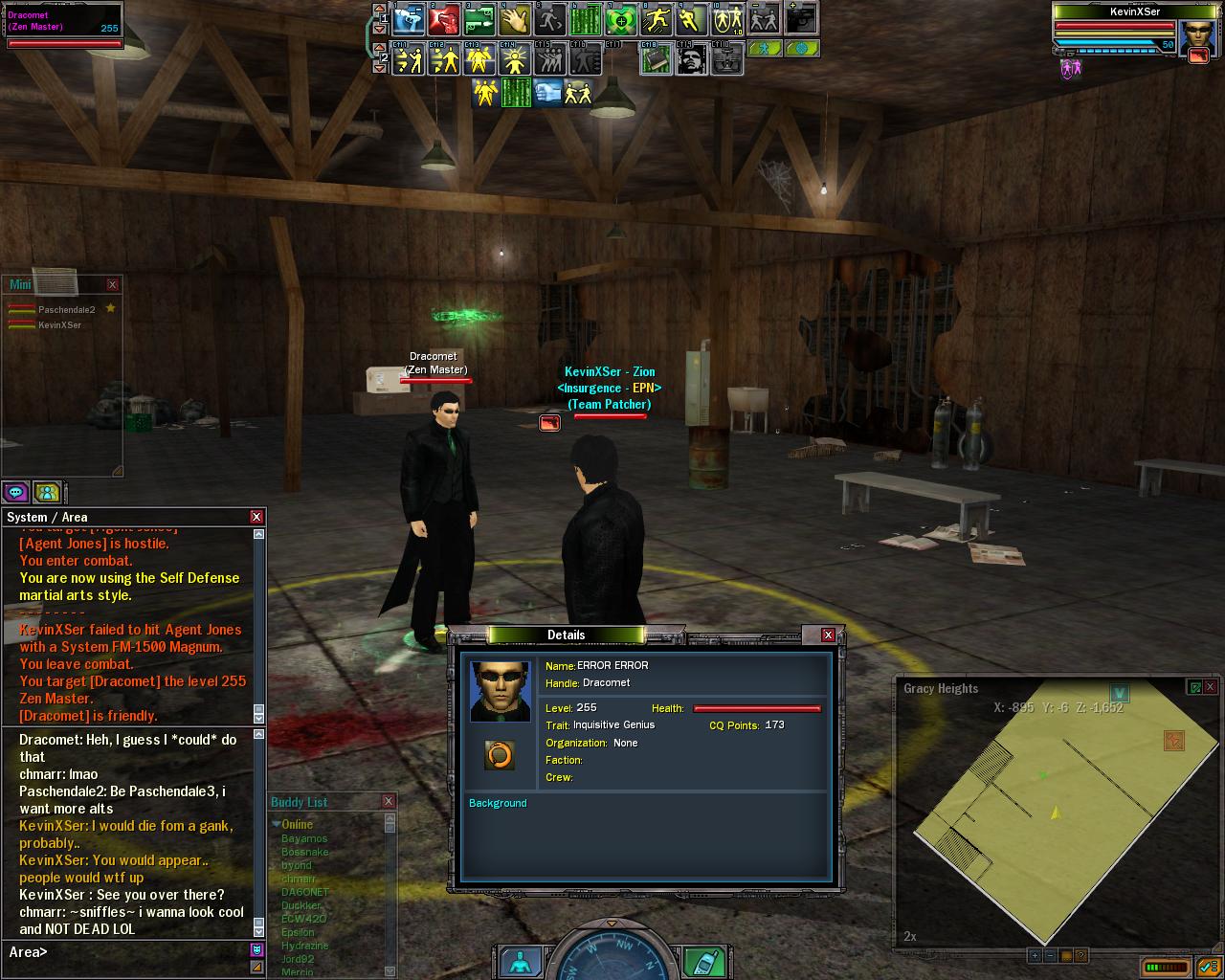
Task: Select Paschendale2 in the team panel
Action: (x=66, y=310)
